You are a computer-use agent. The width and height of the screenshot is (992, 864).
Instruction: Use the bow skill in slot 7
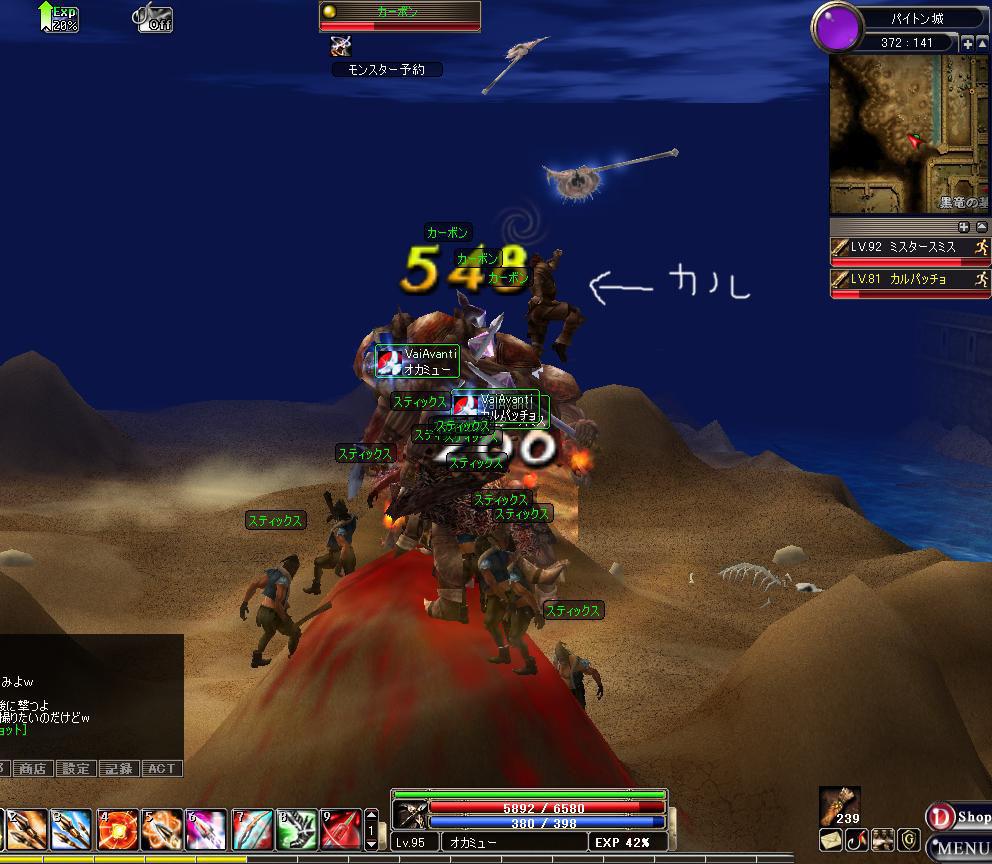[252, 830]
